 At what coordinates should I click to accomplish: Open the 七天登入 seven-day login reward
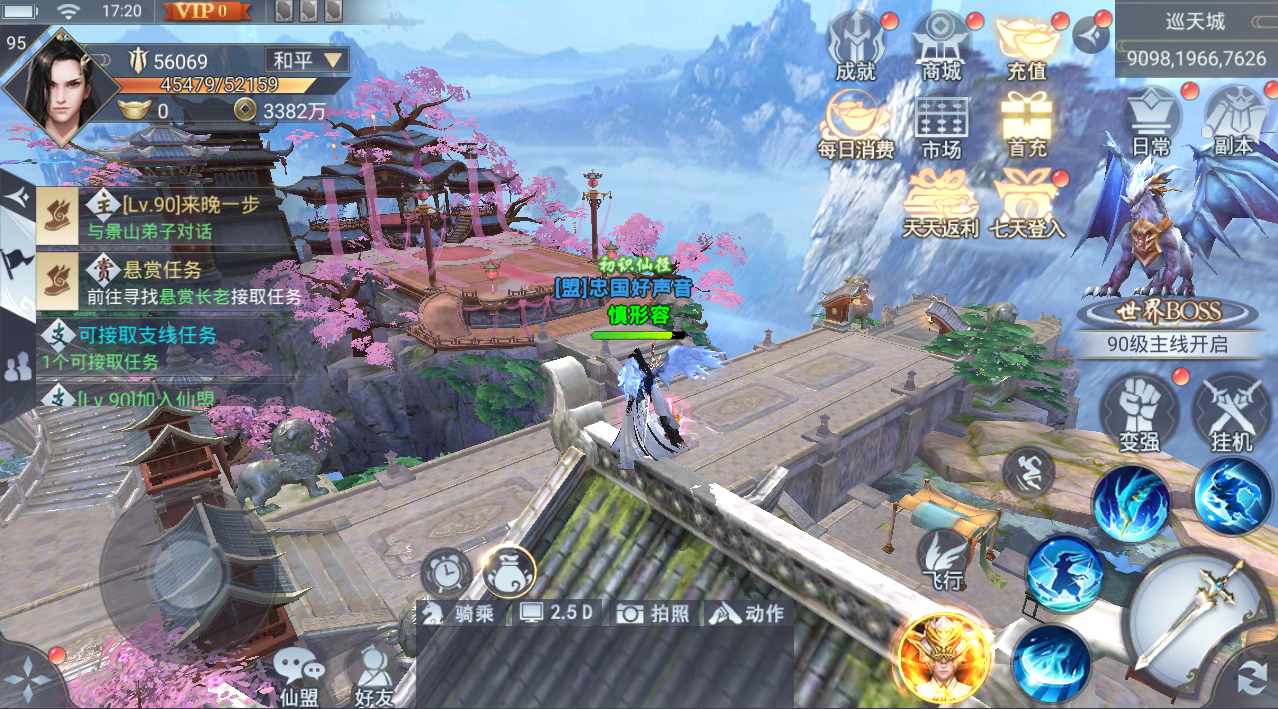pos(1027,204)
